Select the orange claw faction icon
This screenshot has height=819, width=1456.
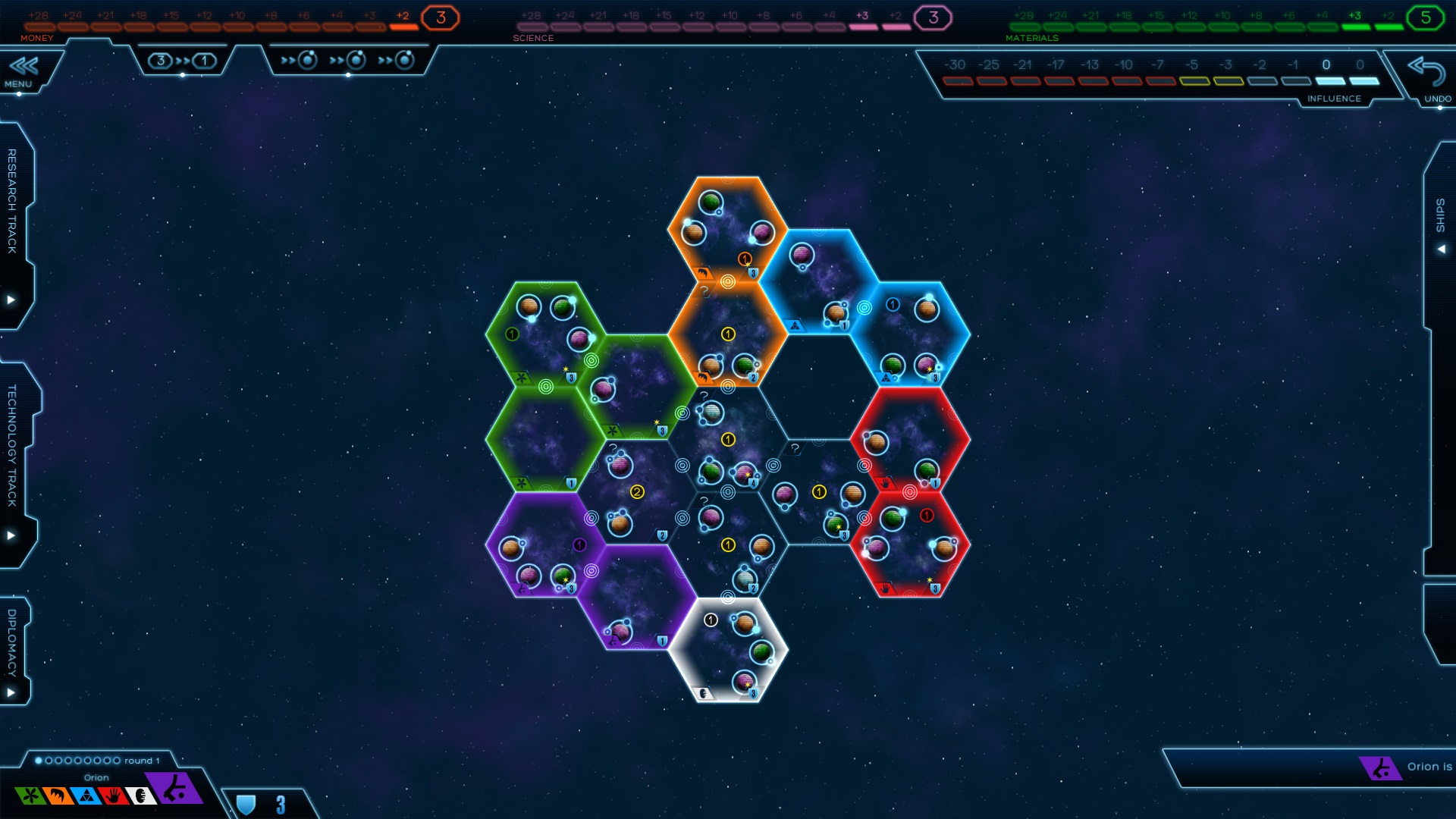pyautogui.click(x=58, y=795)
